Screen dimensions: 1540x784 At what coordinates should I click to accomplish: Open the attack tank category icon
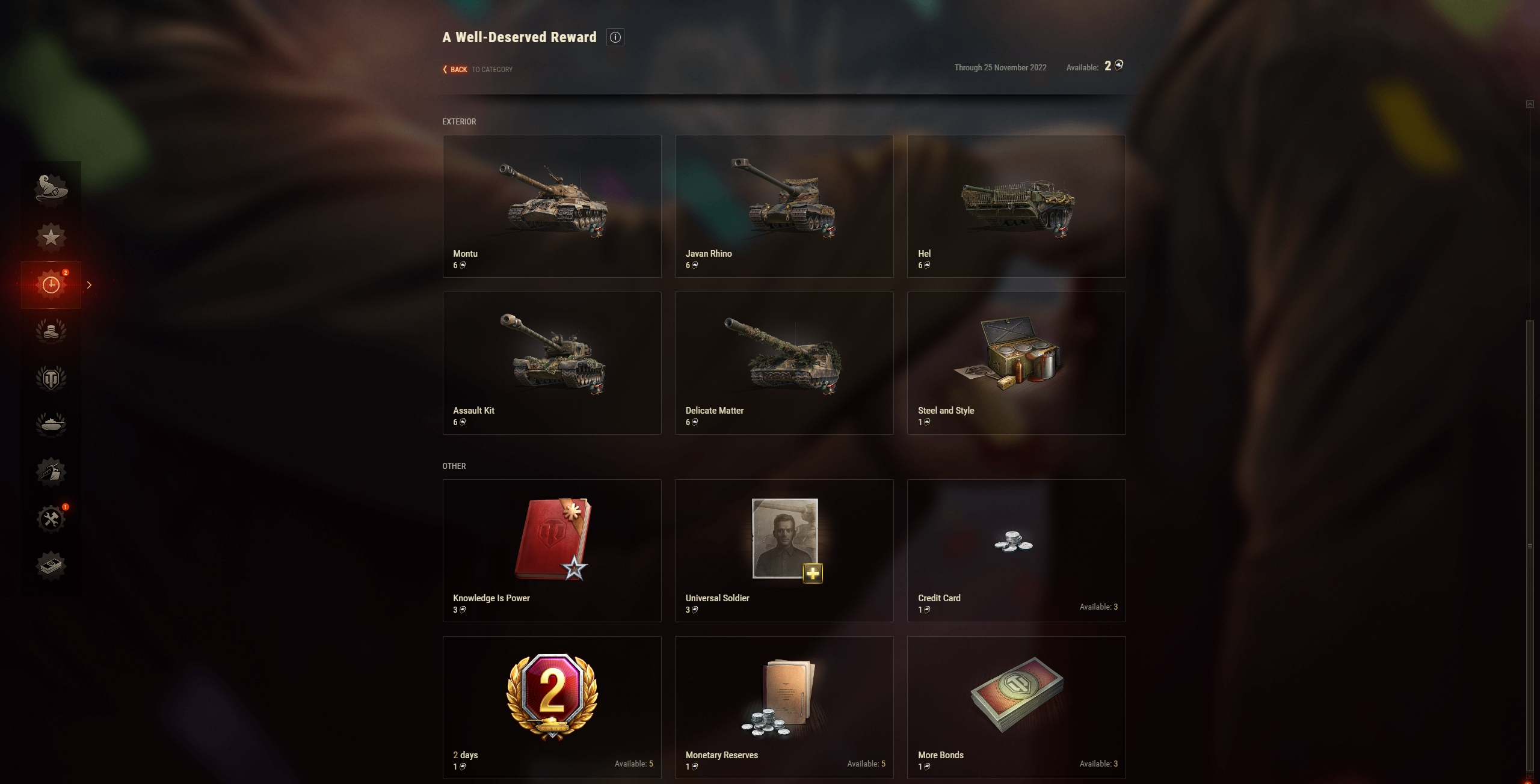click(x=51, y=471)
